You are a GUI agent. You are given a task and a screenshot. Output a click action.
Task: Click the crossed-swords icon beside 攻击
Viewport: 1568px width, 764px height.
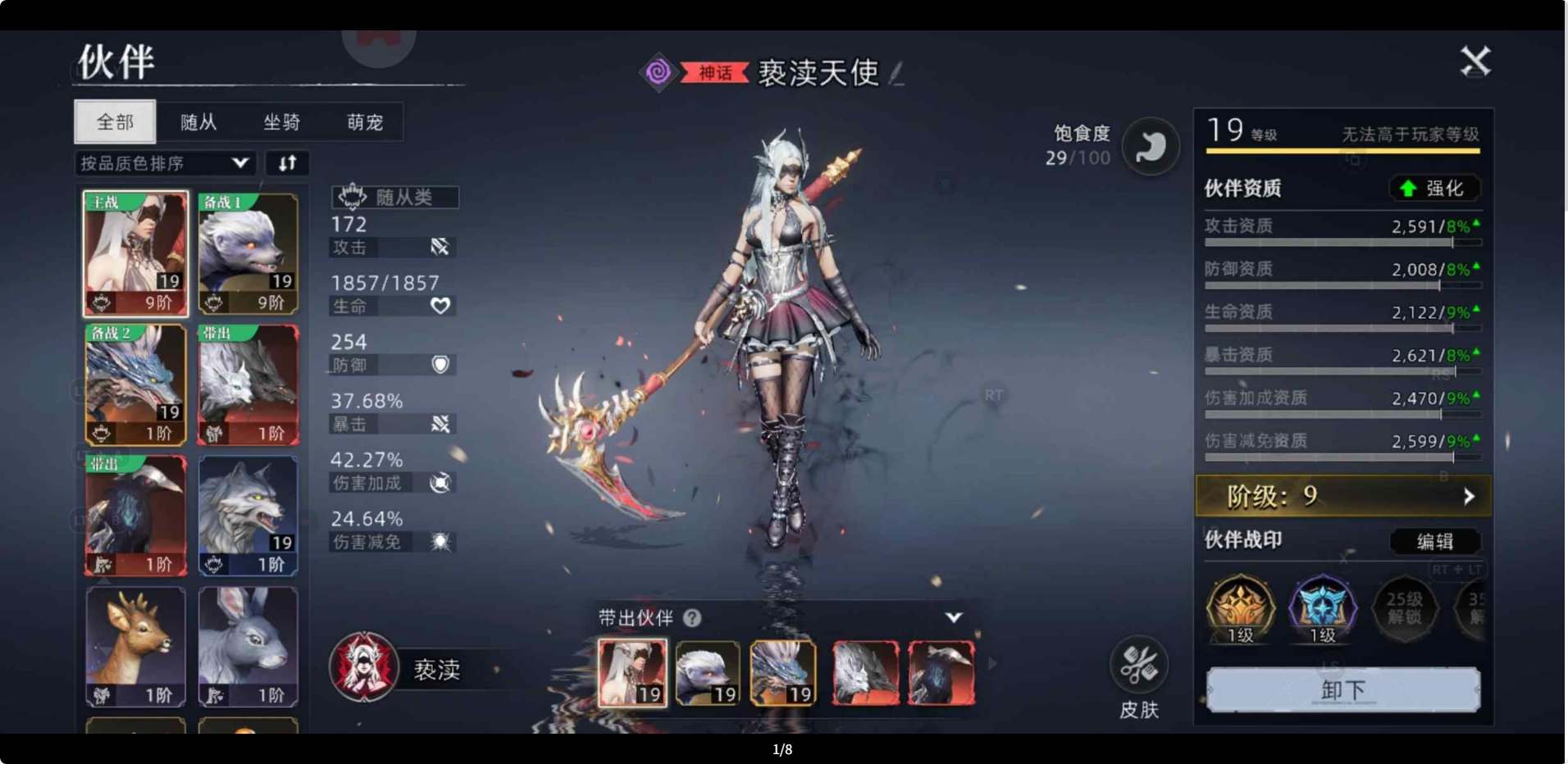click(440, 247)
